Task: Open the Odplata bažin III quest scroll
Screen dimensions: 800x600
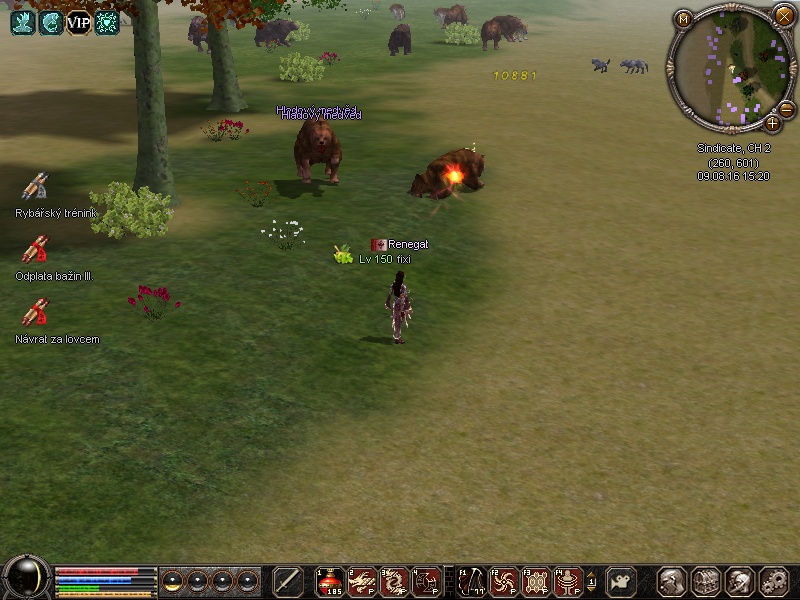Action: [35, 249]
